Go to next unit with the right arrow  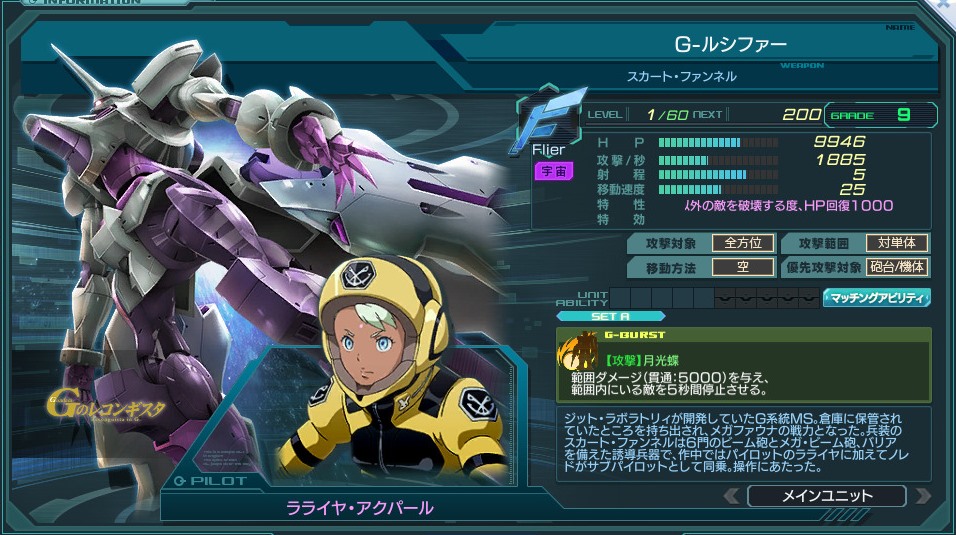pyautogui.click(x=922, y=496)
